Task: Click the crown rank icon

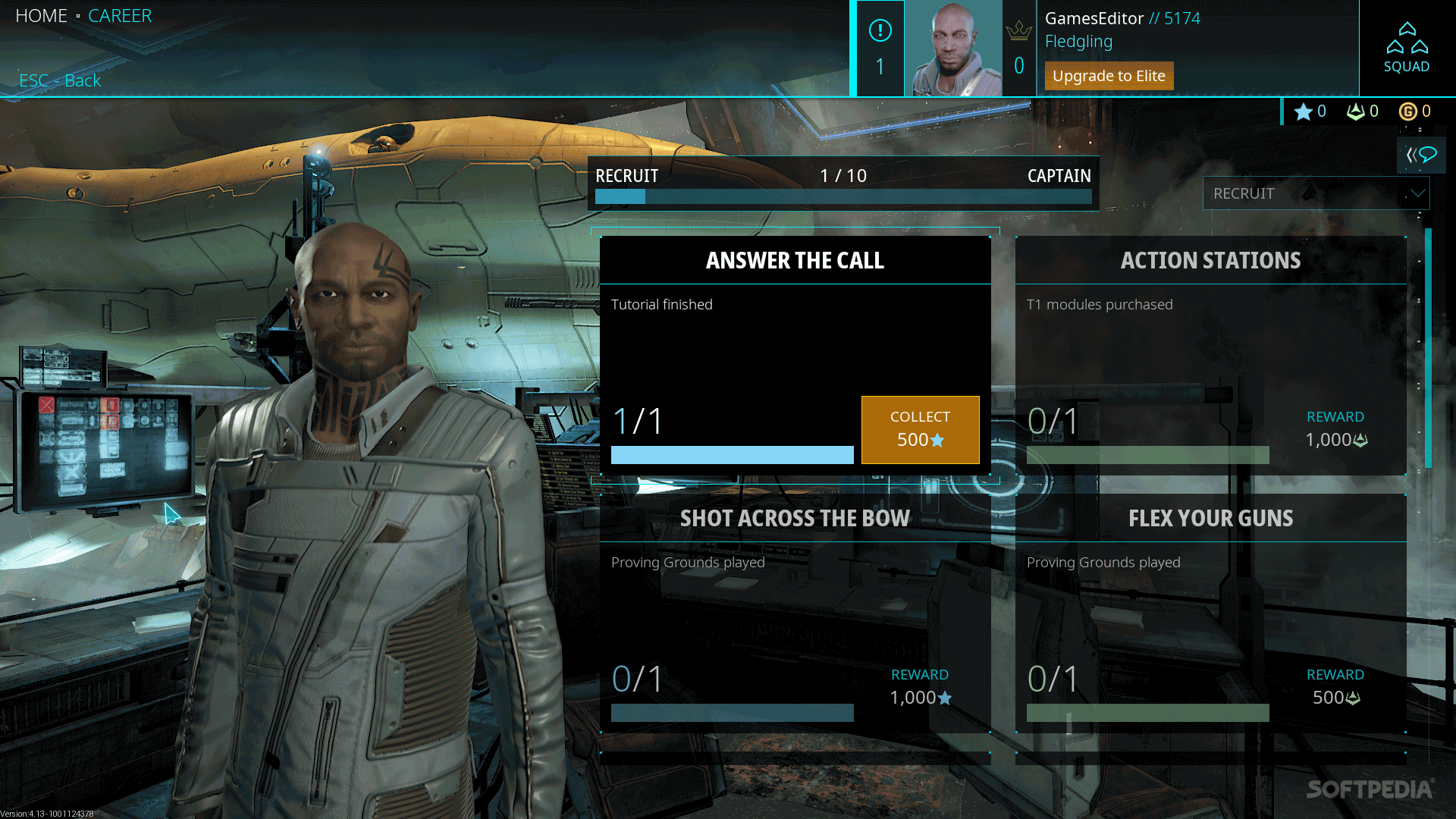Action: point(1018,31)
